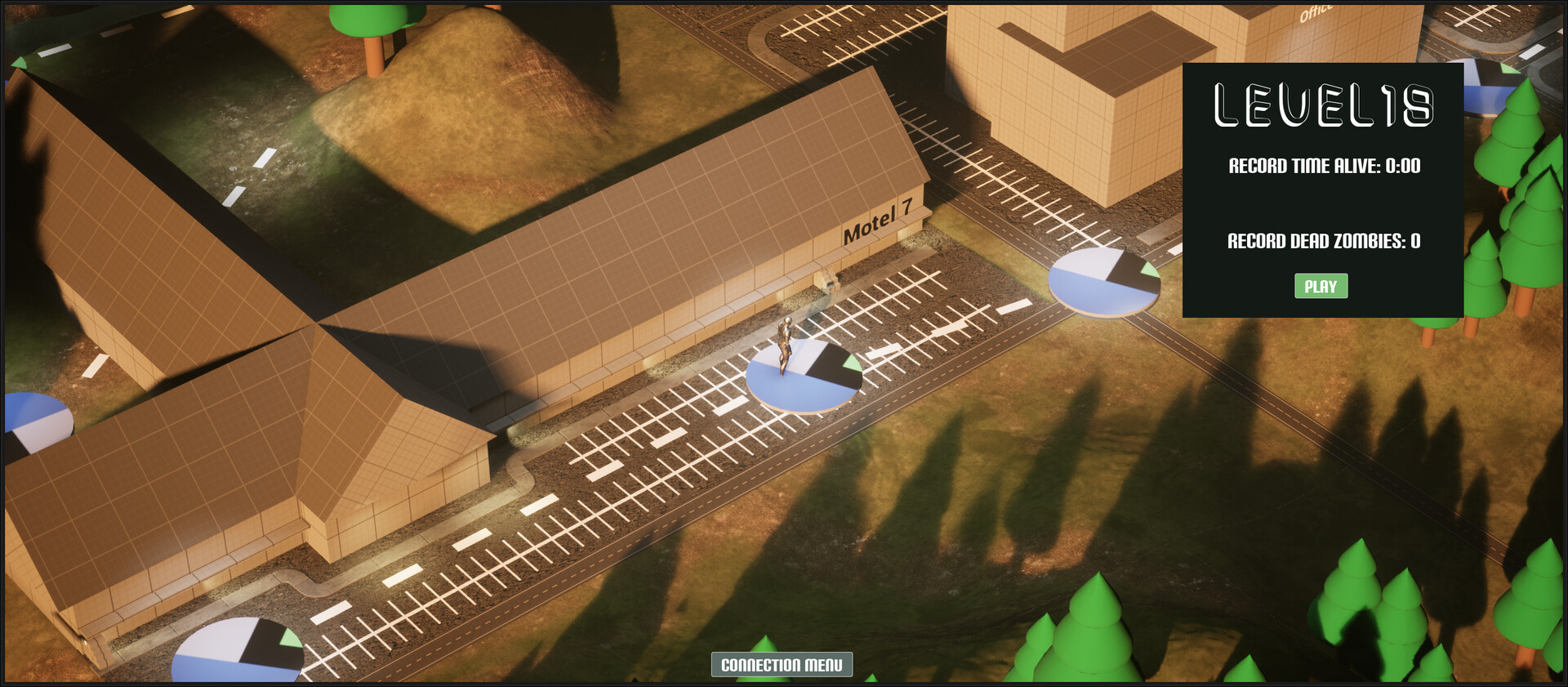Click the Record Time Alive text

point(1325,165)
